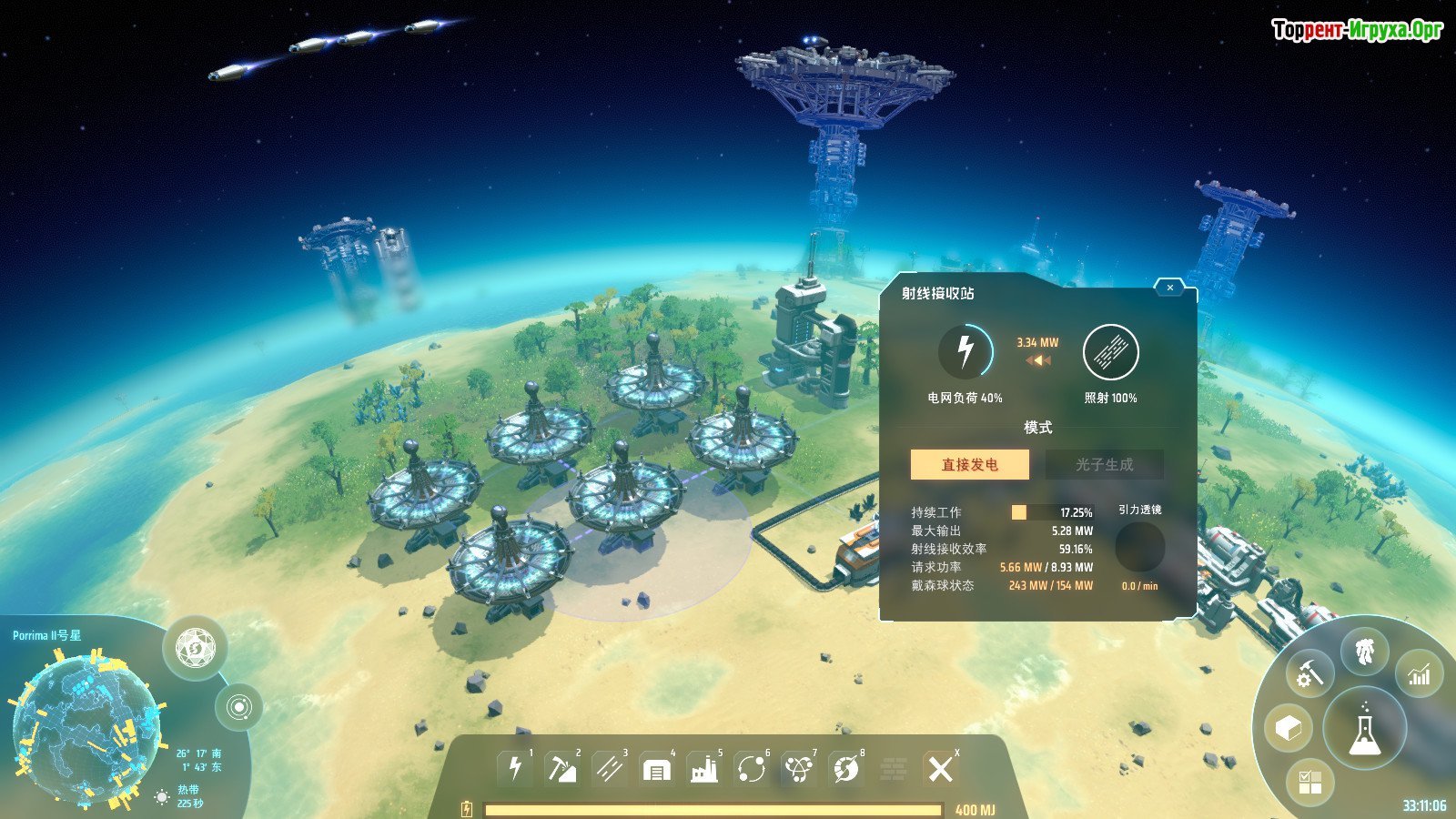The width and height of the screenshot is (1456, 819).
Task: Open the storage warehouse build category
Action: click(656, 770)
